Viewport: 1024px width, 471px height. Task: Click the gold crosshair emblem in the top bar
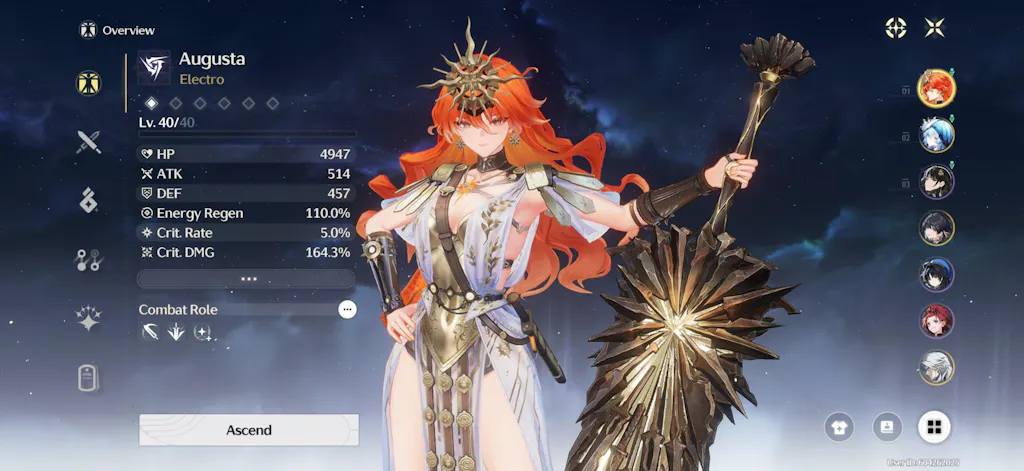(x=896, y=28)
